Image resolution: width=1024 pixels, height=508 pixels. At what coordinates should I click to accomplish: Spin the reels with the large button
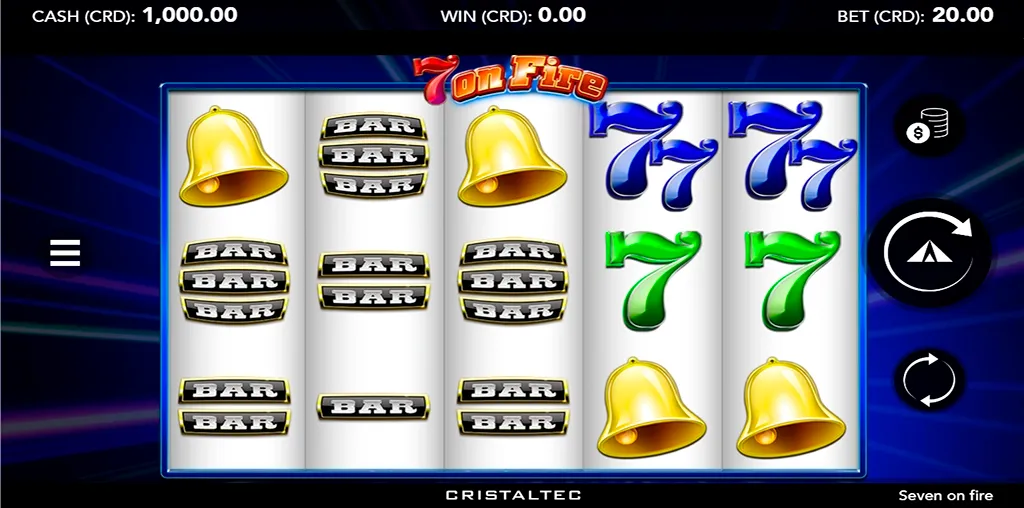[929, 253]
